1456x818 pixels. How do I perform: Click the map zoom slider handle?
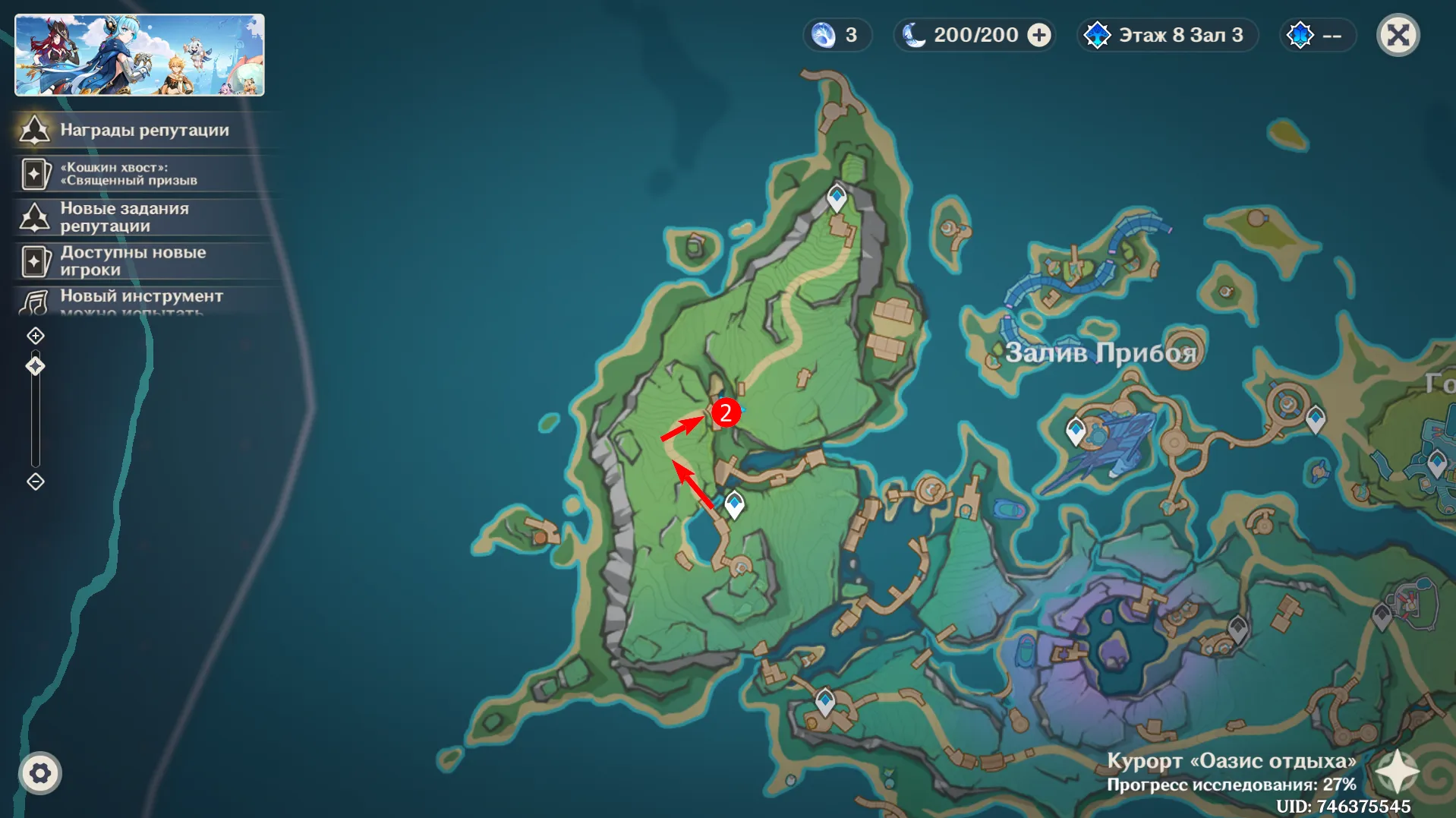click(36, 367)
